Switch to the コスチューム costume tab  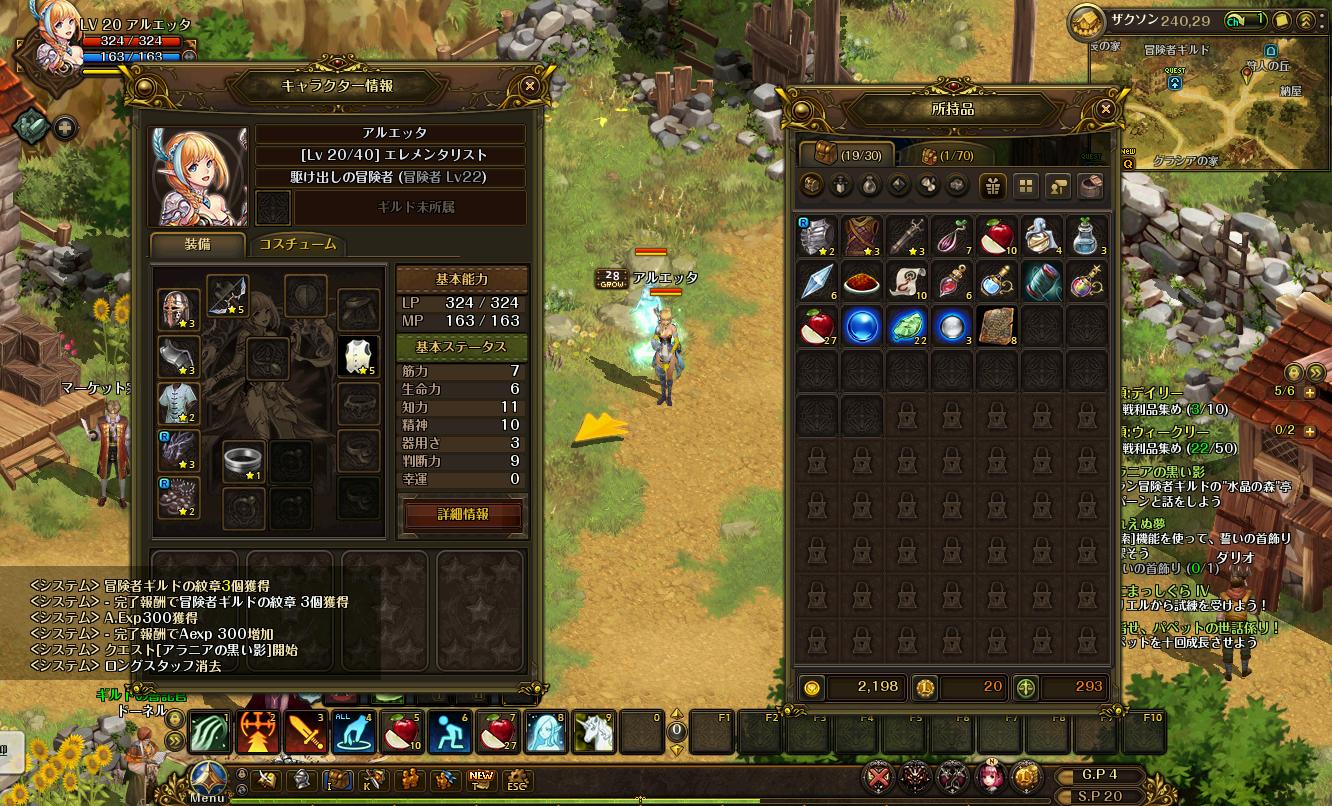[x=297, y=244]
